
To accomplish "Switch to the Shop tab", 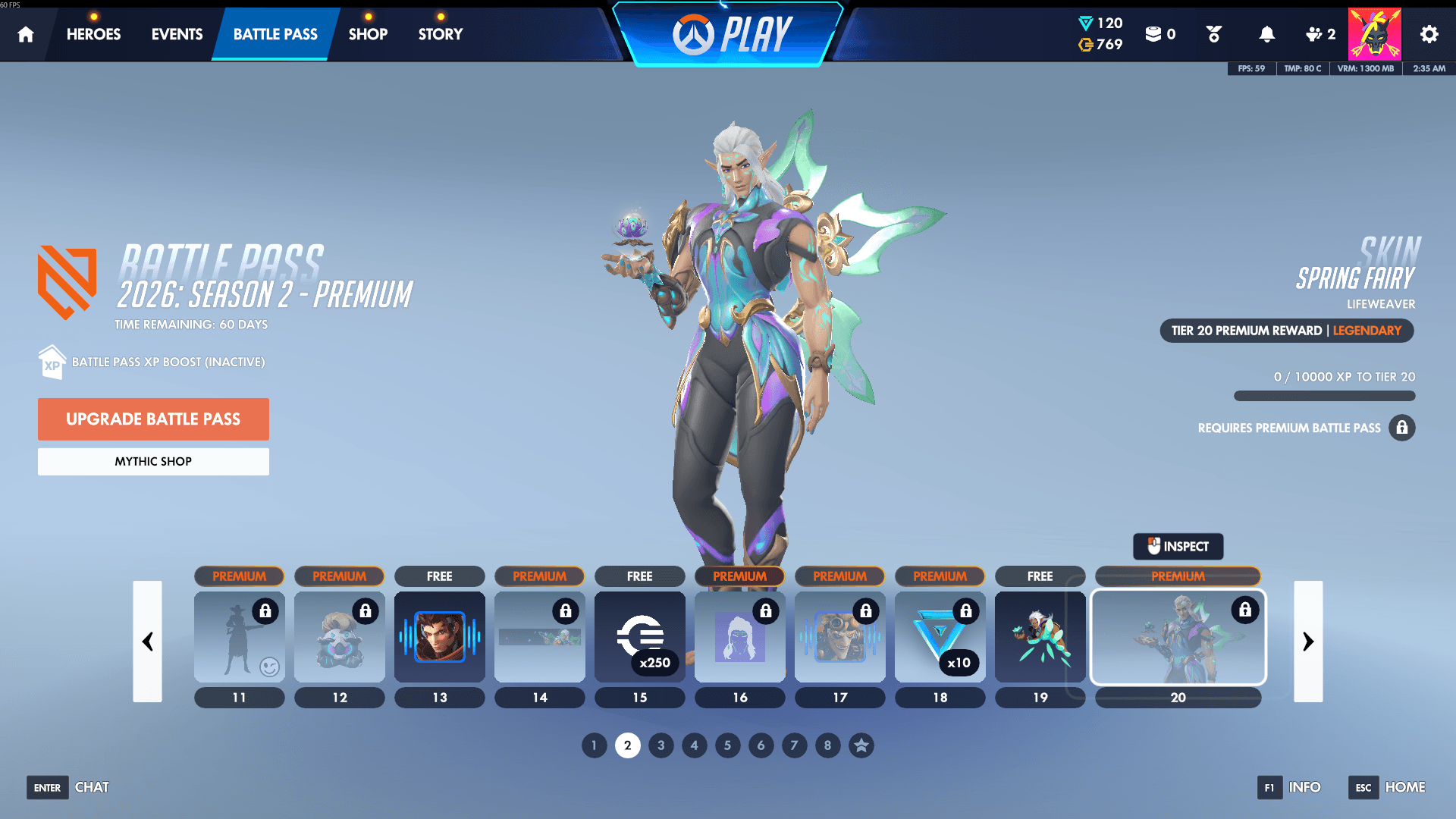I will pyautogui.click(x=368, y=34).
